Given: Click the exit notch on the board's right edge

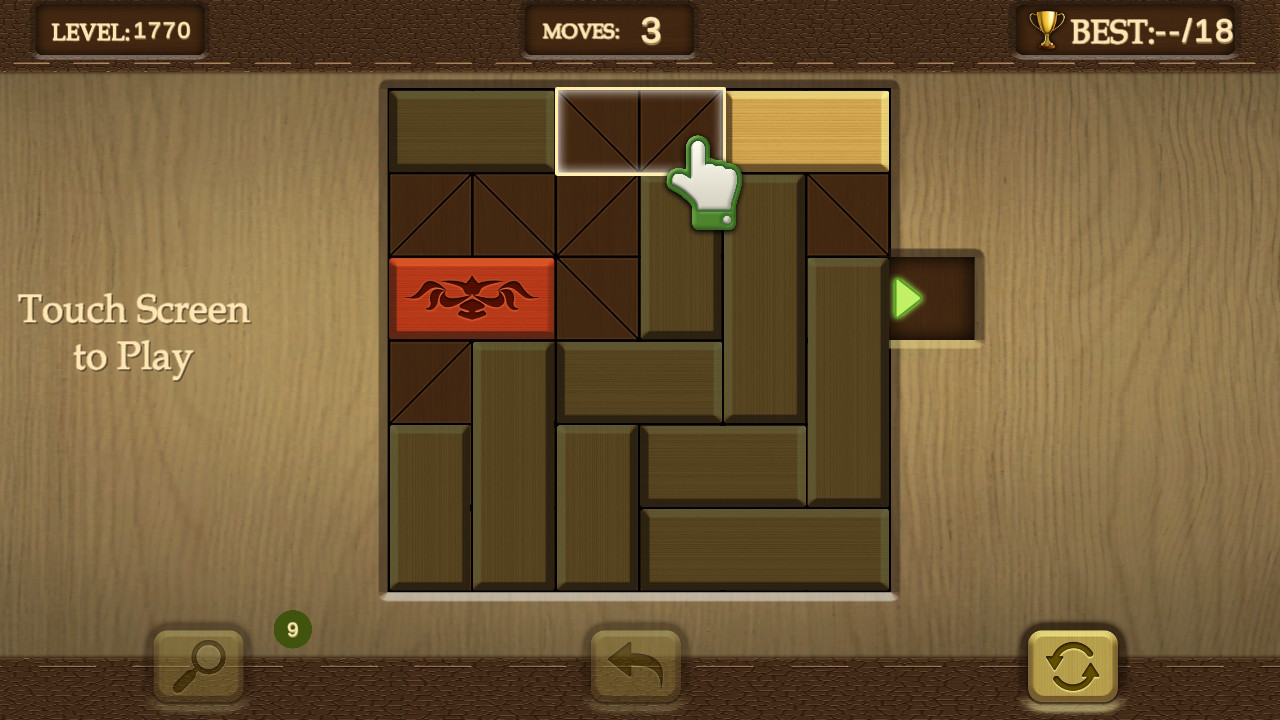Looking at the screenshot, I should pos(935,297).
